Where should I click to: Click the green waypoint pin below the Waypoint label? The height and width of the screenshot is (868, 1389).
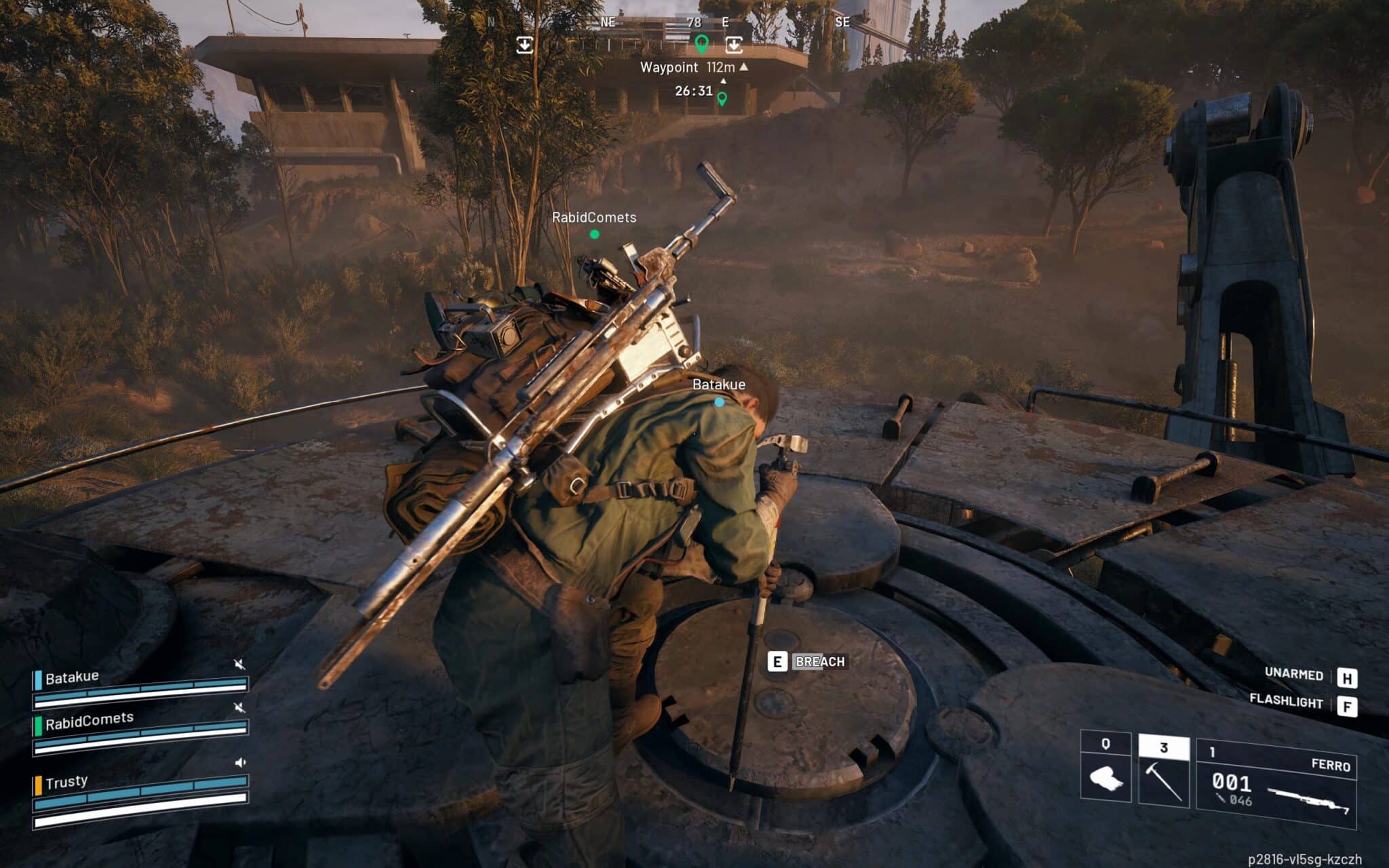click(x=722, y=99)
